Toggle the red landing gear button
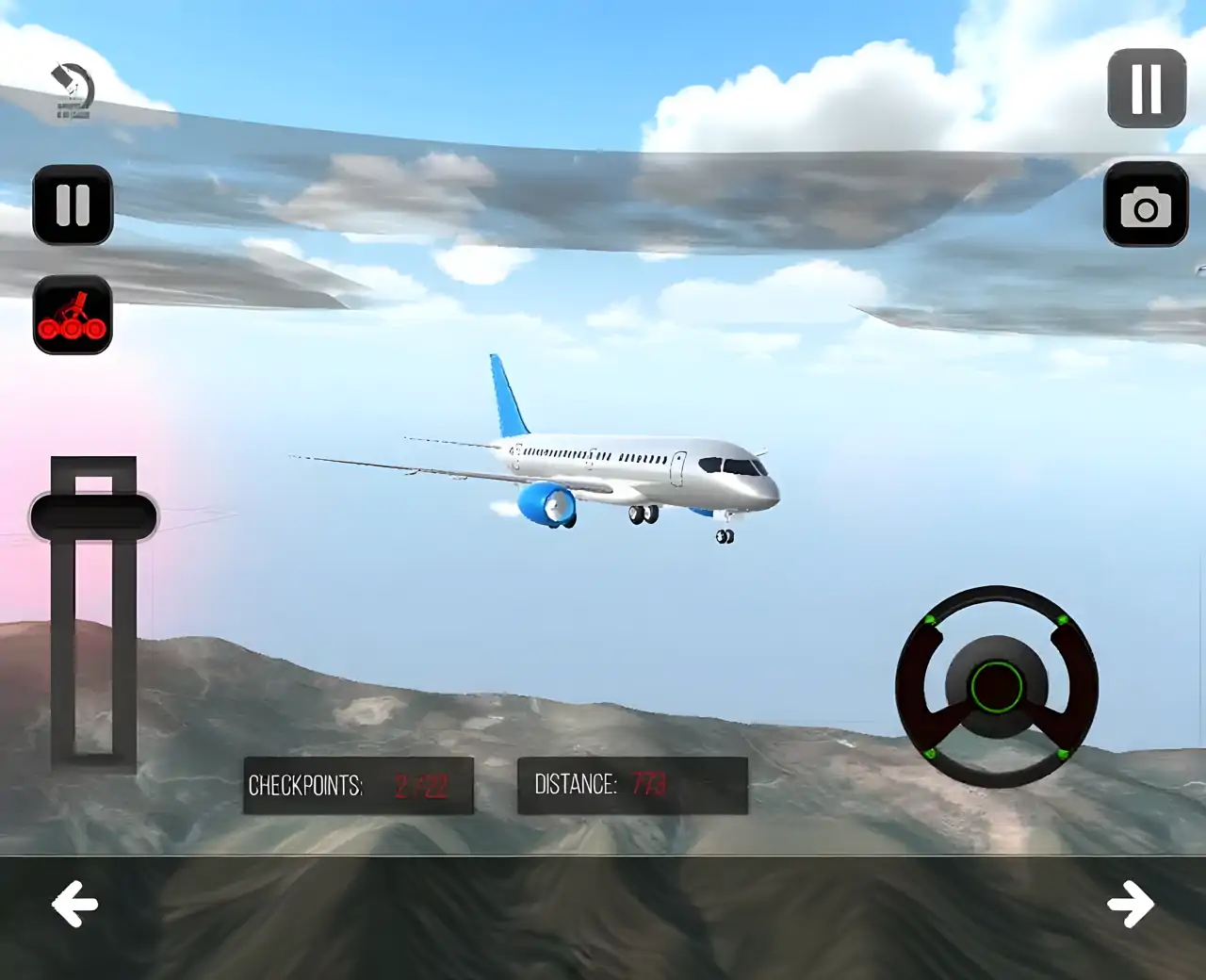The width and height of the screenshot is (1206, 980). pyautogui.click(x=73, y=315)
